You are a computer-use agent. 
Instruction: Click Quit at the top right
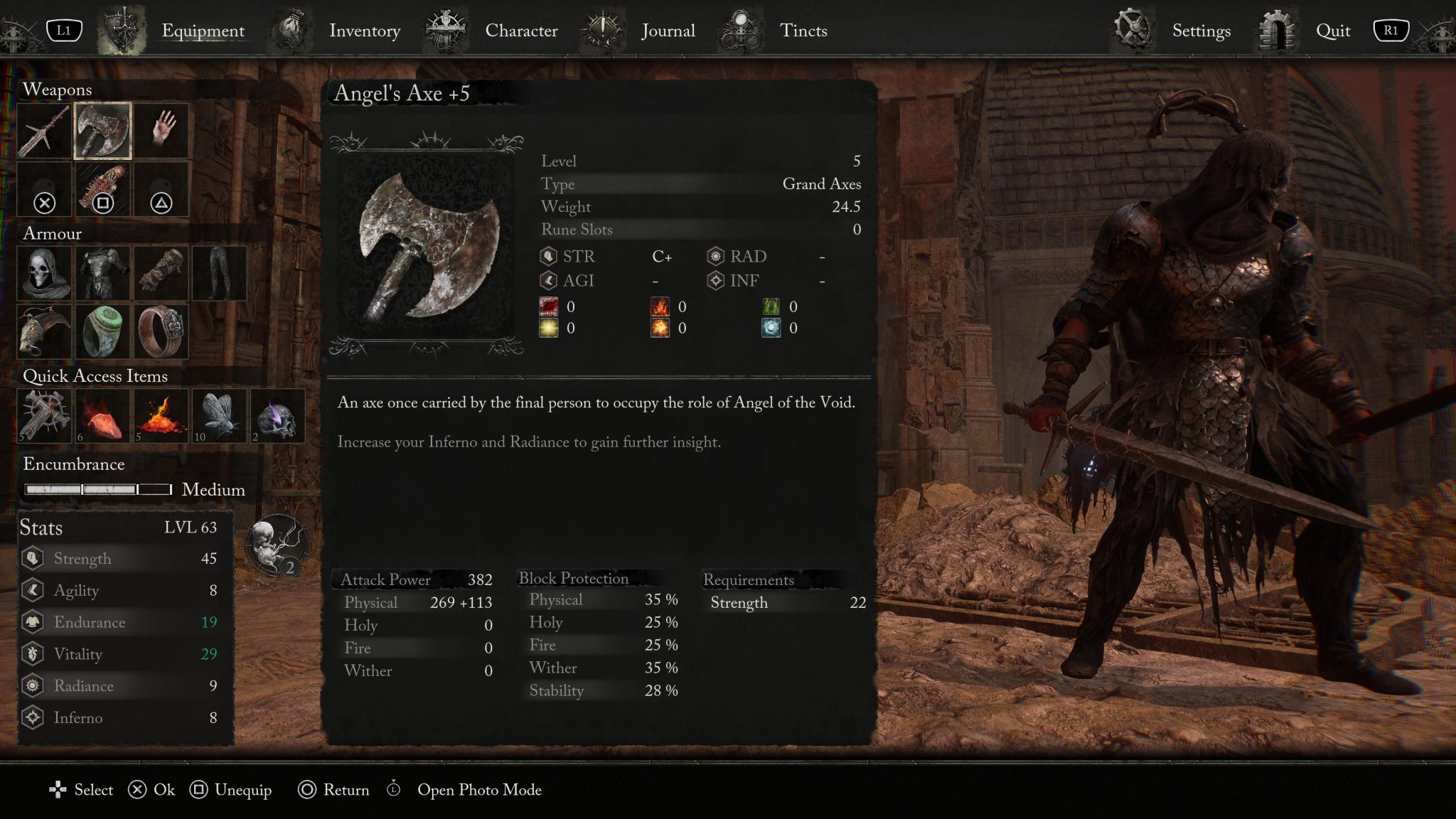tap(1332, 31)
